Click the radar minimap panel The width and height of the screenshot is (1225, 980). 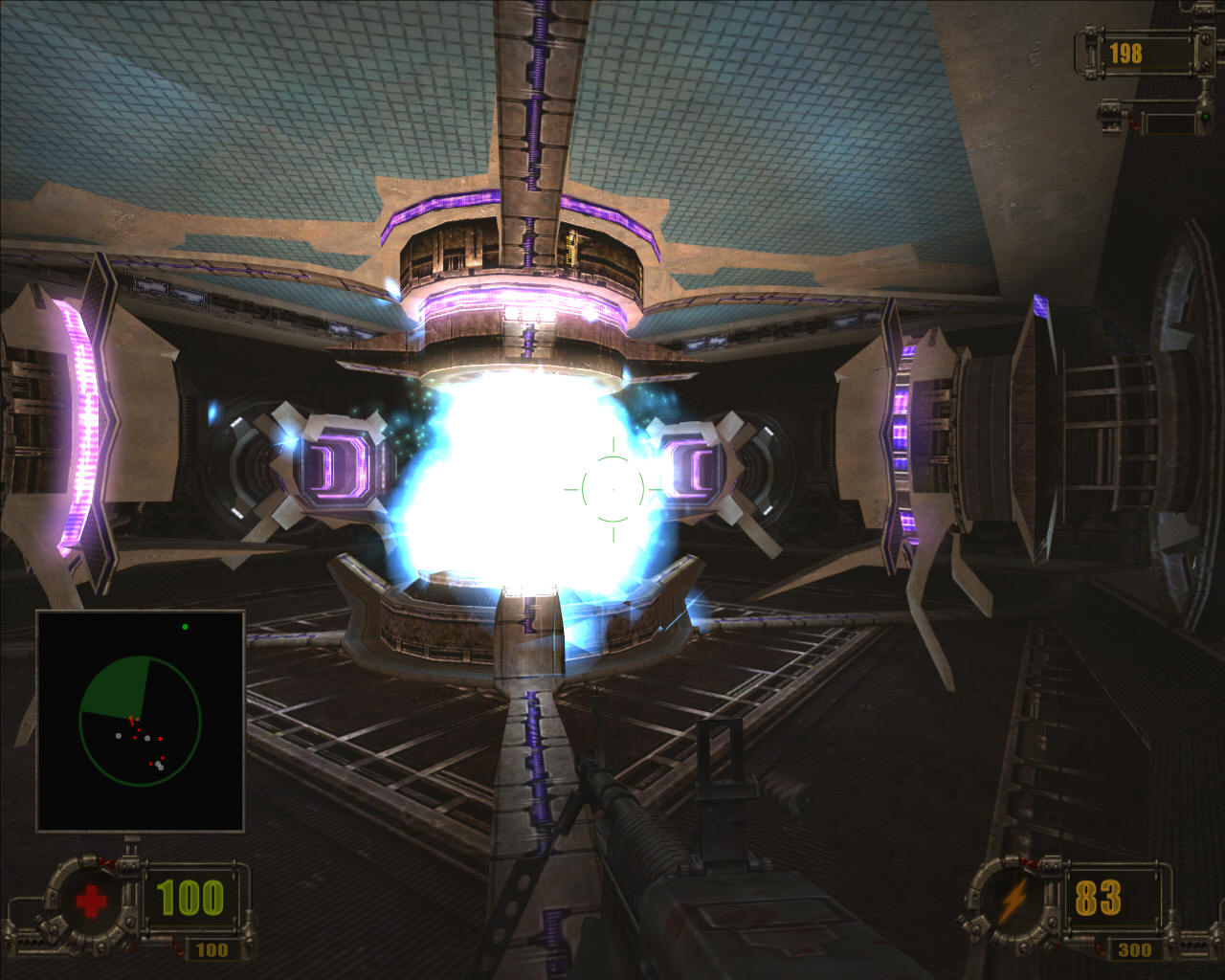click(x=141, y=721)
